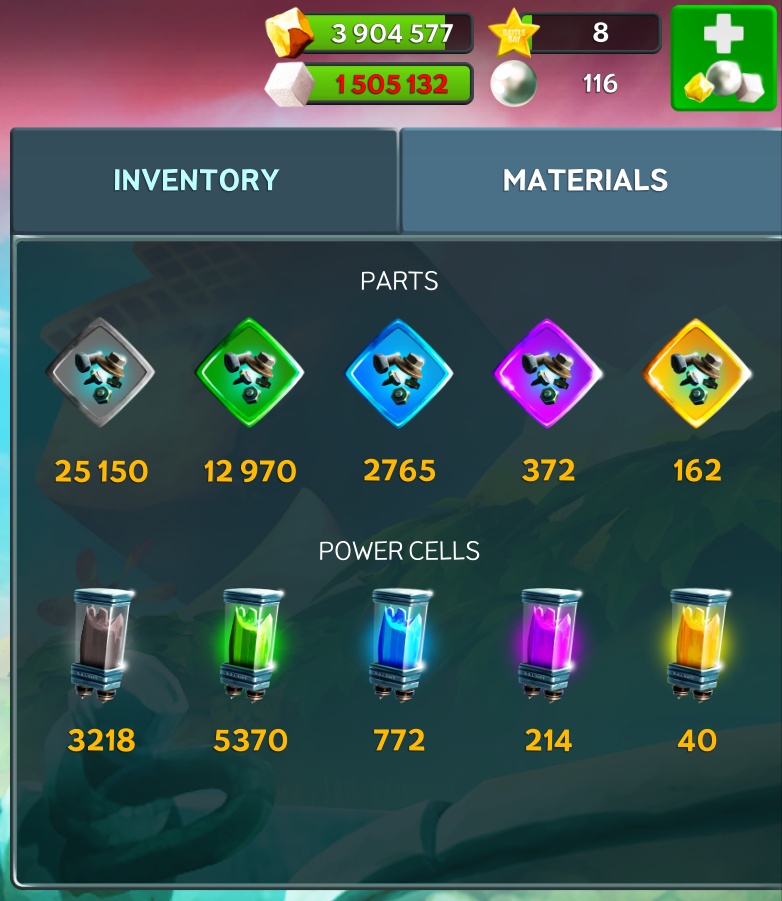Select the gray common parts icon

[x=101, y=374]
